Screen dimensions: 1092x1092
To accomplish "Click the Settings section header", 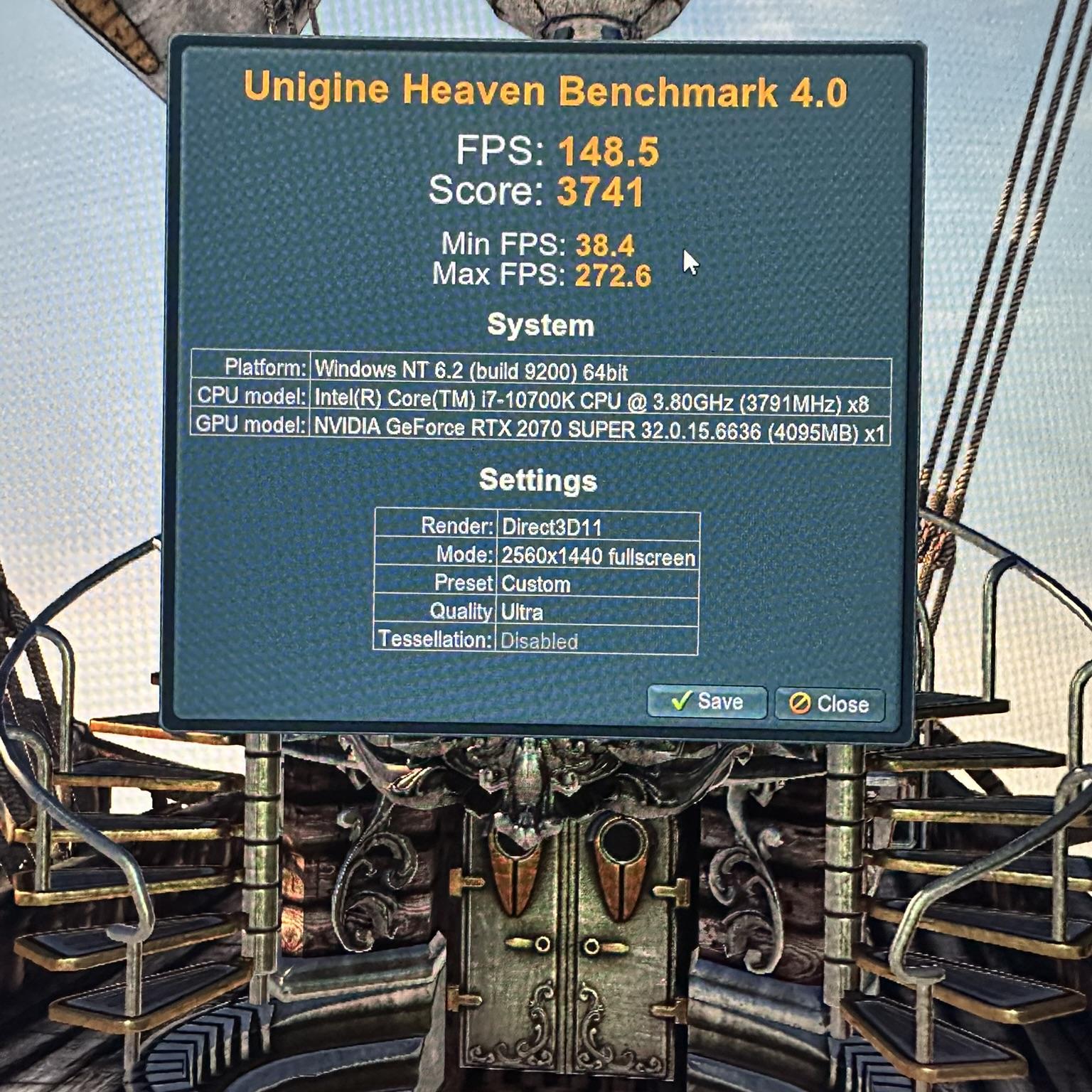I will point(539,480).
